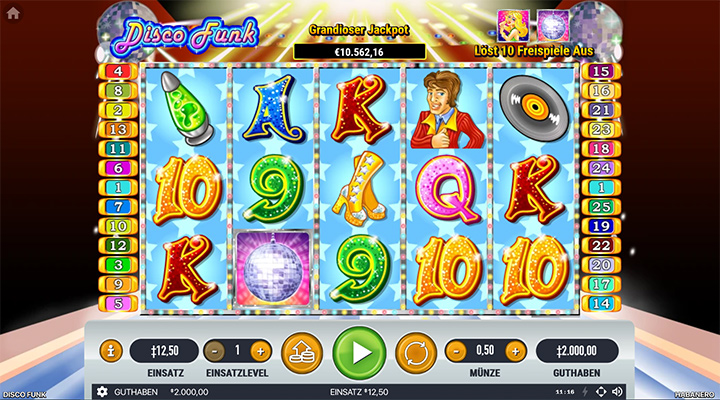Activate the autoplay circular arrows button
The height and width of the screenshot is (400, 720).
coord(414,352)
